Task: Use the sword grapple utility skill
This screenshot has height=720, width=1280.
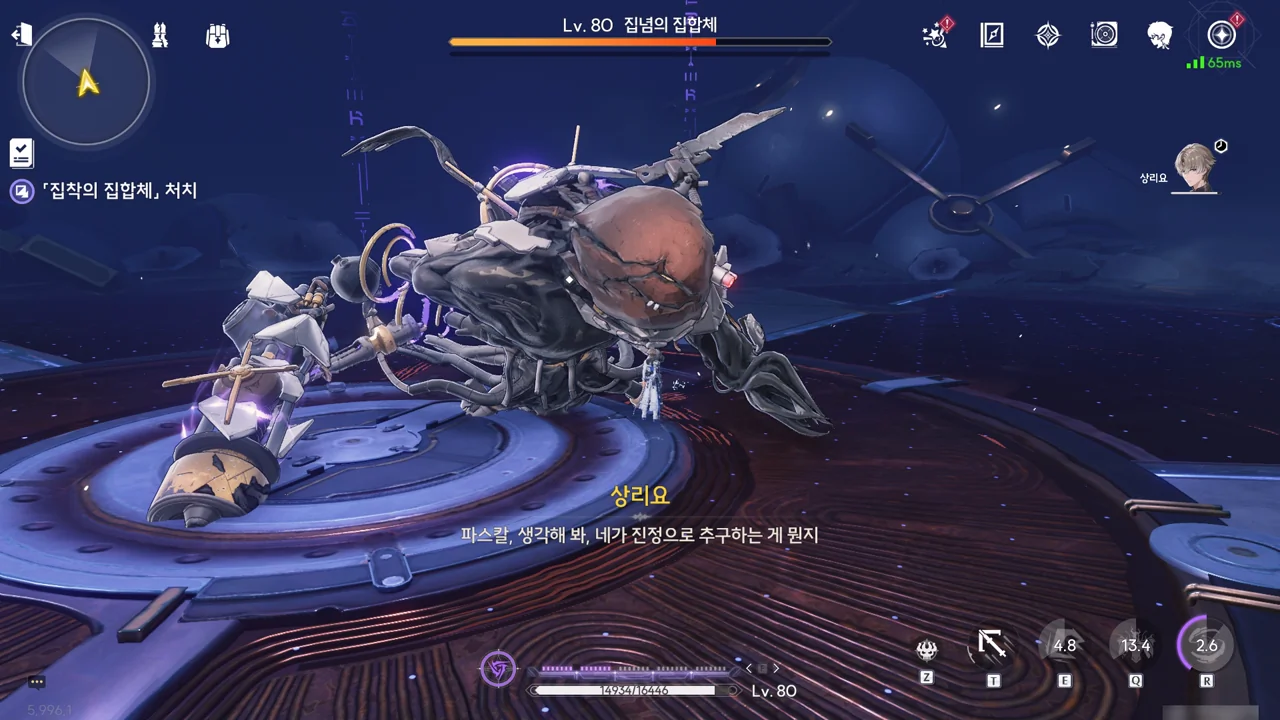Action: (992, 645)
